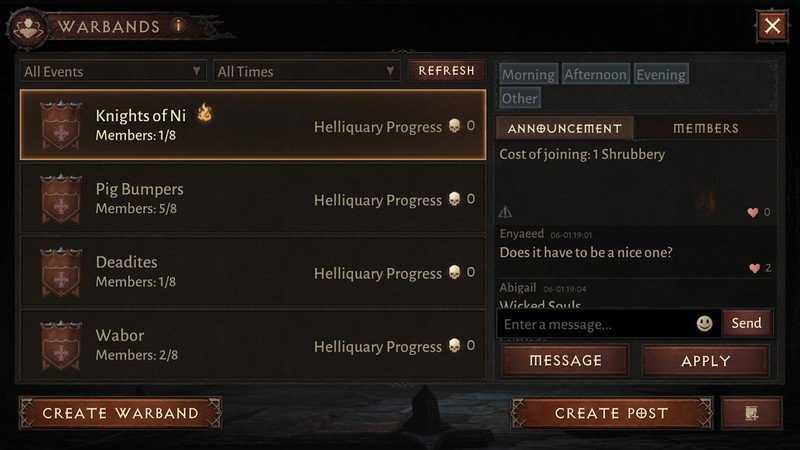800x450 pixels.
Task: Select the Knights of Ni warband
Action: click(252, 125)
